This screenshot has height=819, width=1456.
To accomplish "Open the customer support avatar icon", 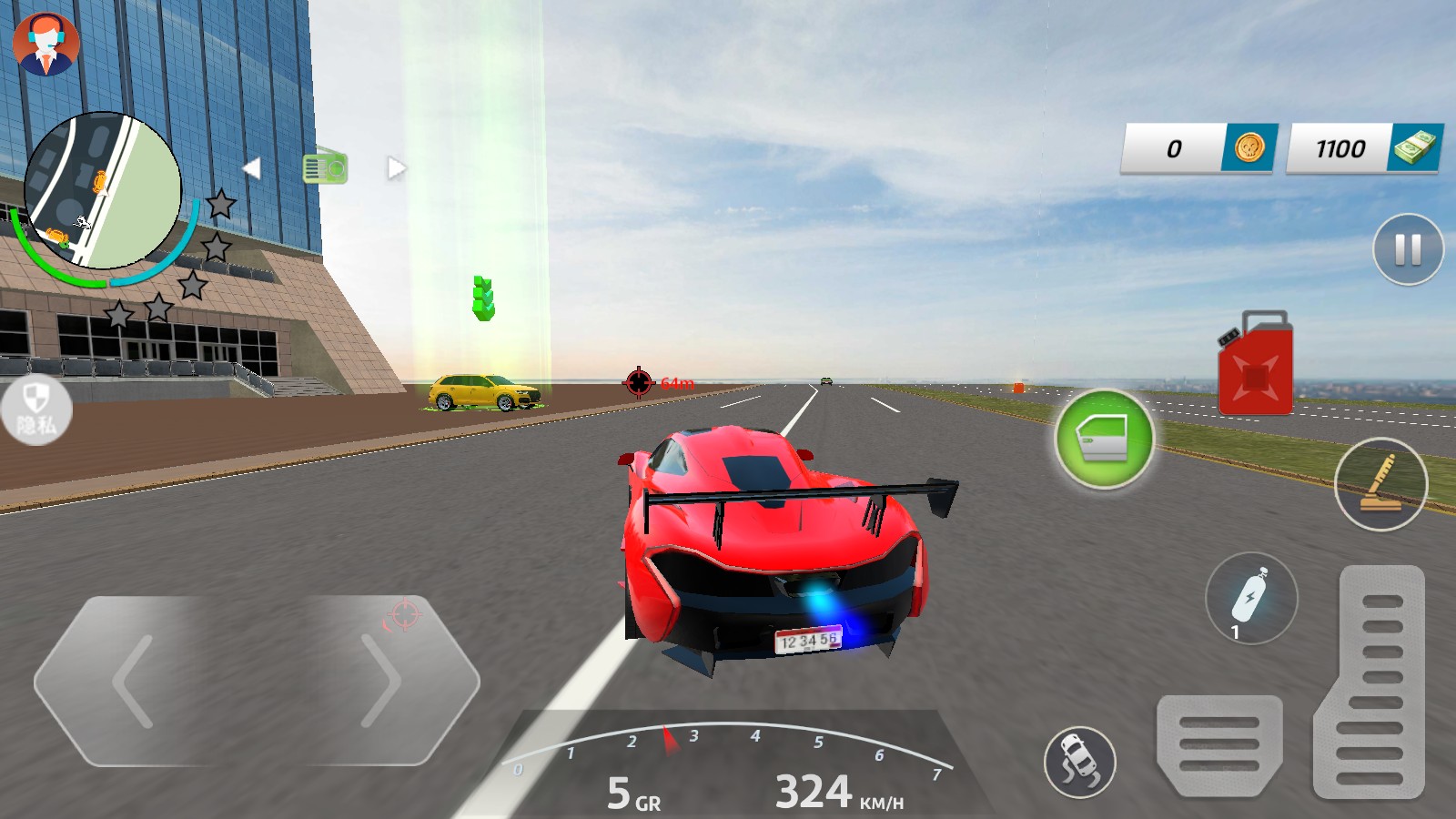I will (x=46, y=44).
